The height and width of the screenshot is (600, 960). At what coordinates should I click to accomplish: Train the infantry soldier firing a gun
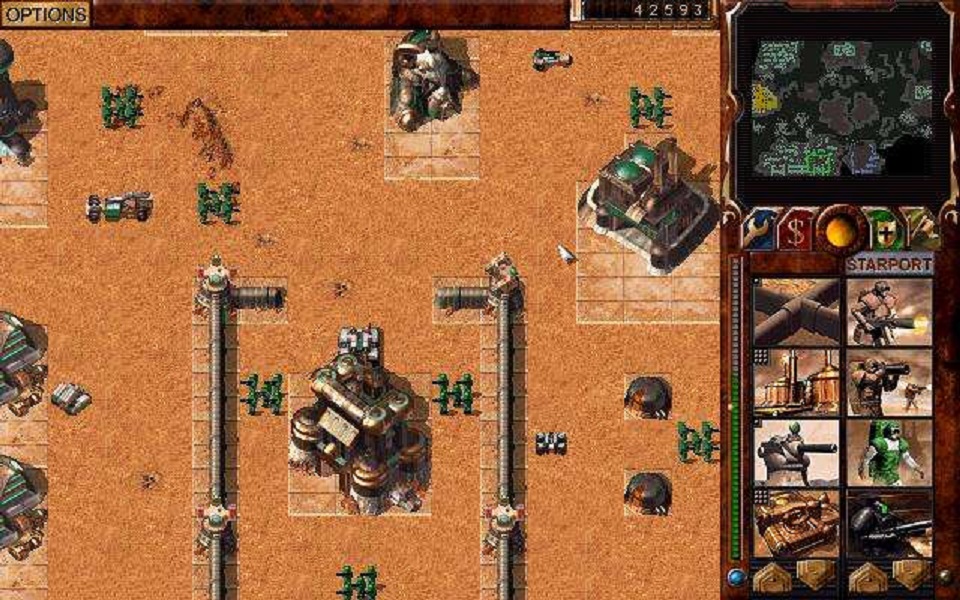tap(889, 312)
